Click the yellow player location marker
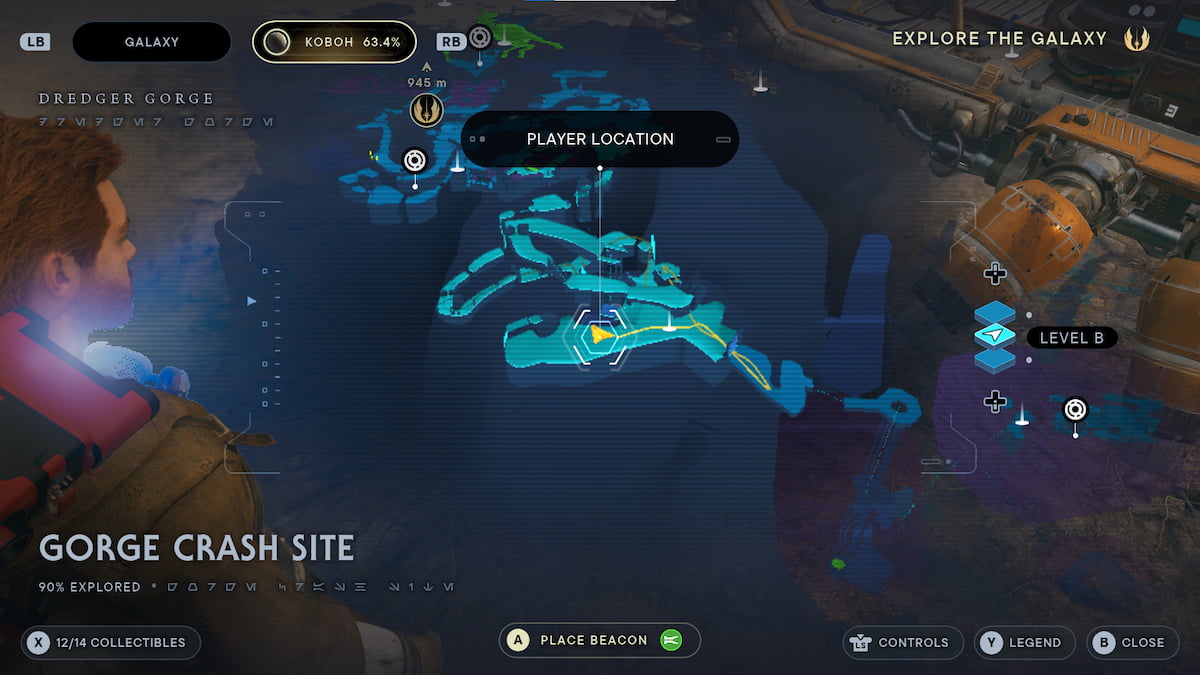 (x=600, y=334)
